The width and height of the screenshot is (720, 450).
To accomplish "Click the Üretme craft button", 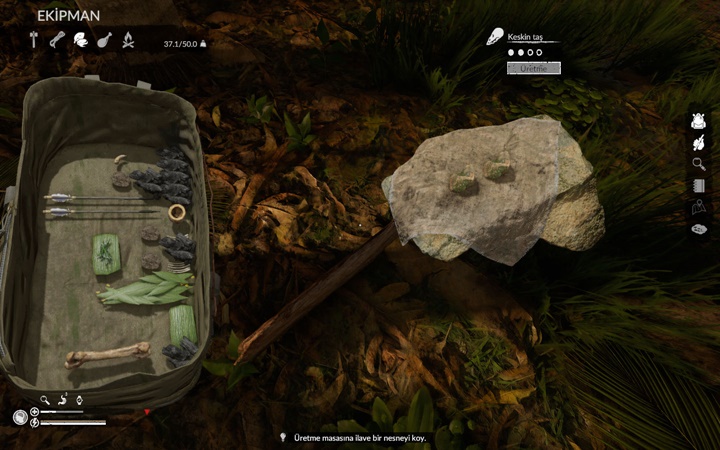I will pos(534,68).
